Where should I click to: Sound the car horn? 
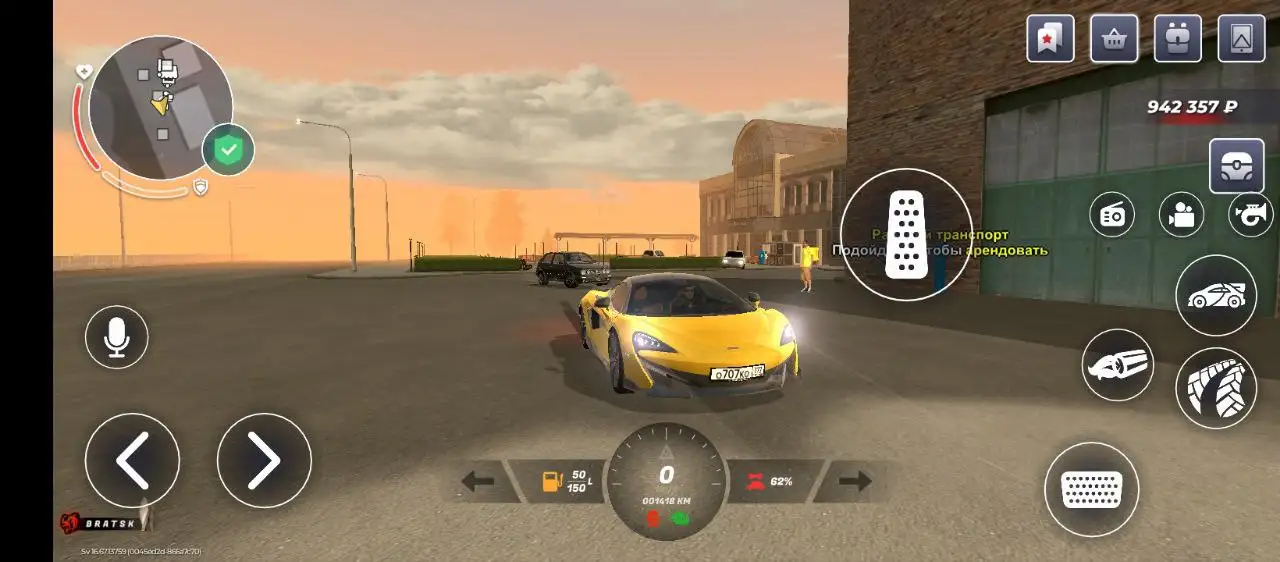pyautogui.click(x=1250, y=214)
